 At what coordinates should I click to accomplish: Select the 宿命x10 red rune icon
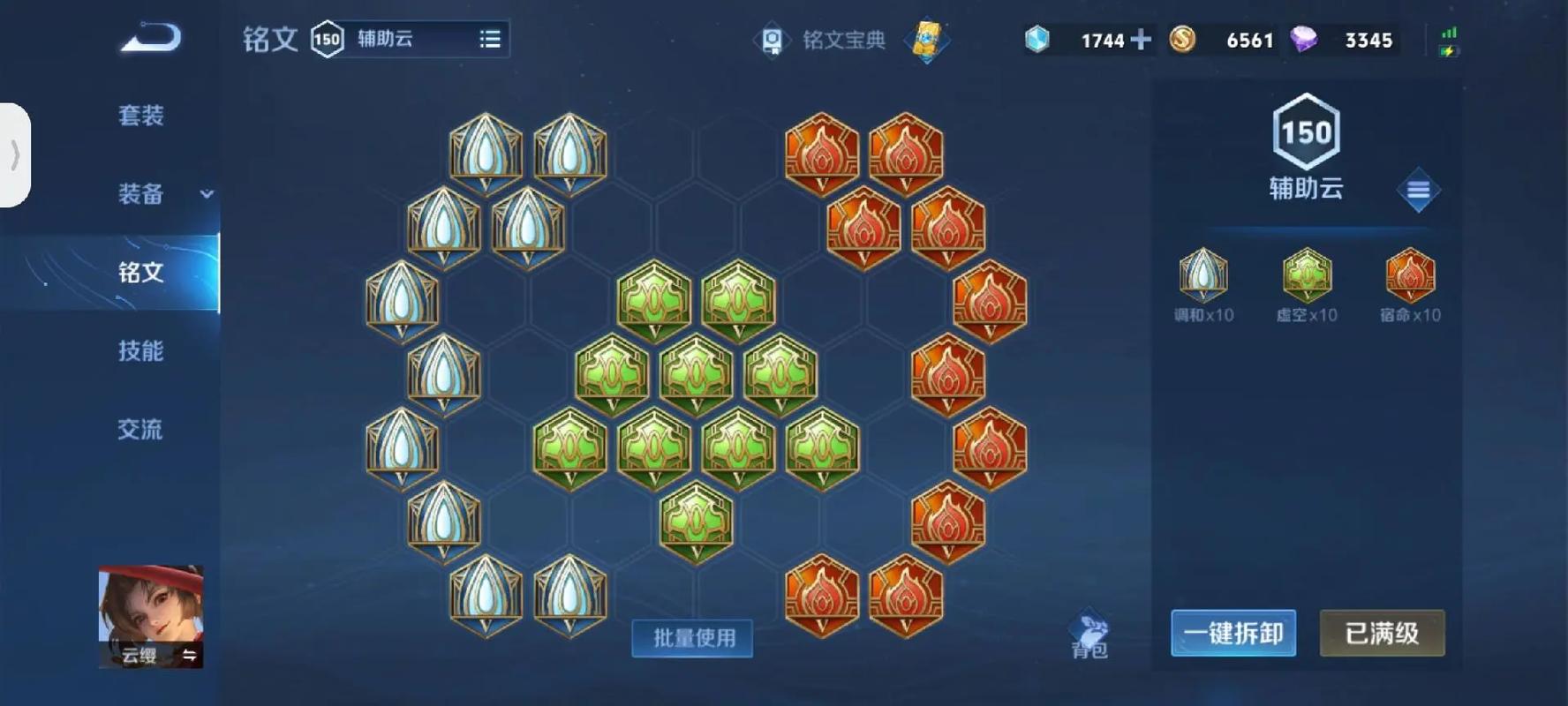click(x=1409, y=278)
